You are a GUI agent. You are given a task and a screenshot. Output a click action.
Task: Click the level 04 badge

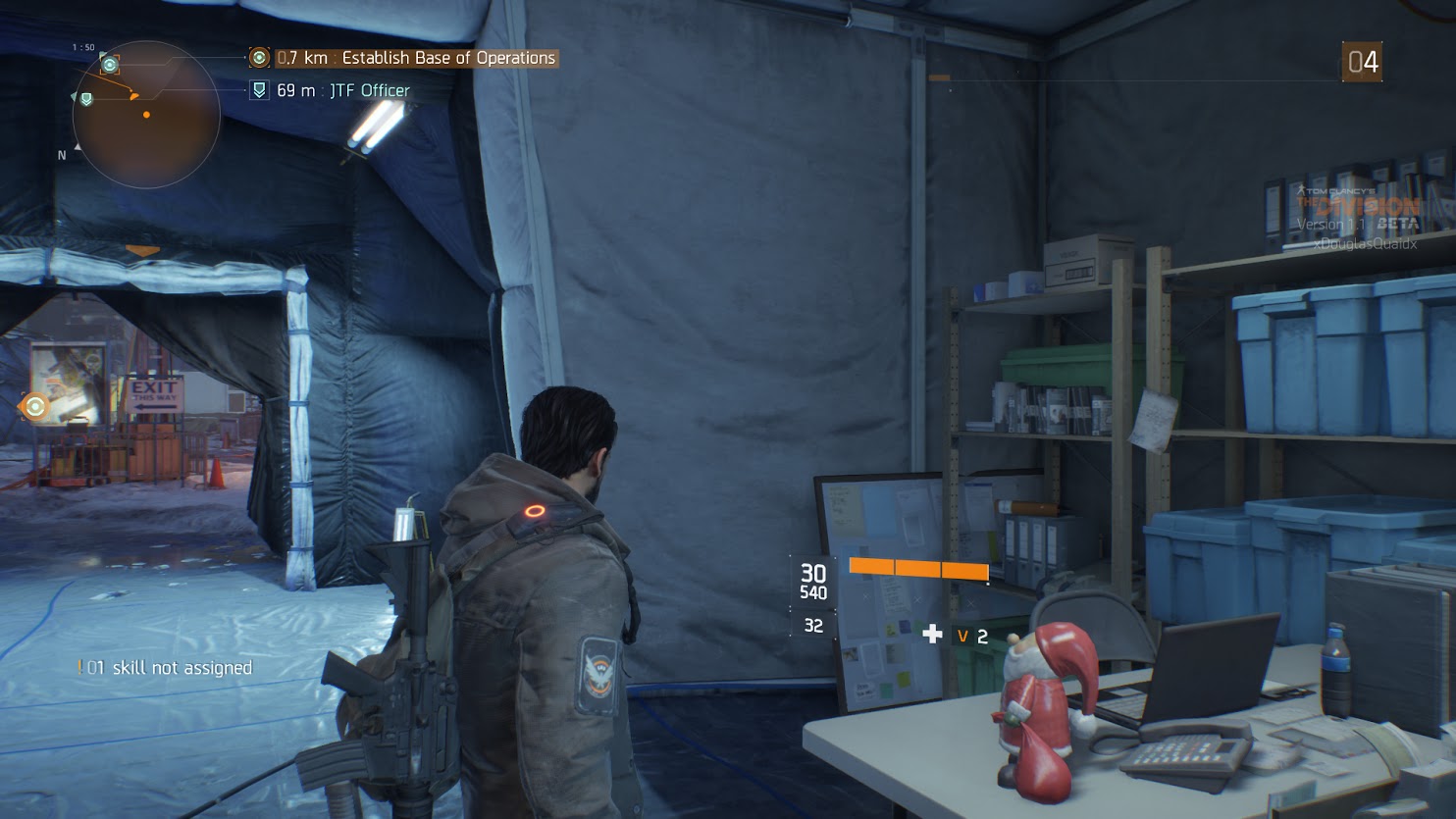[1363, 62]
